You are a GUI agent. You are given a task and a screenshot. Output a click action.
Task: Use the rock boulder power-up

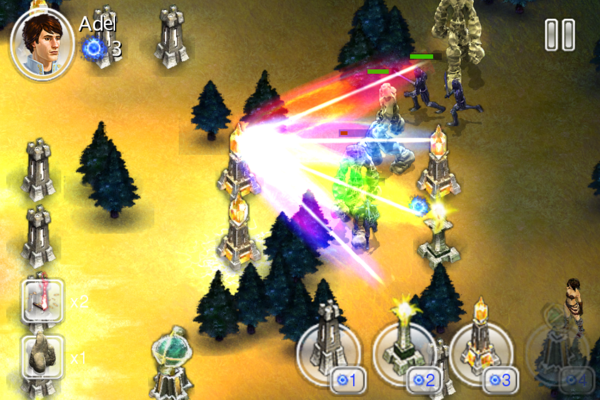43,357
